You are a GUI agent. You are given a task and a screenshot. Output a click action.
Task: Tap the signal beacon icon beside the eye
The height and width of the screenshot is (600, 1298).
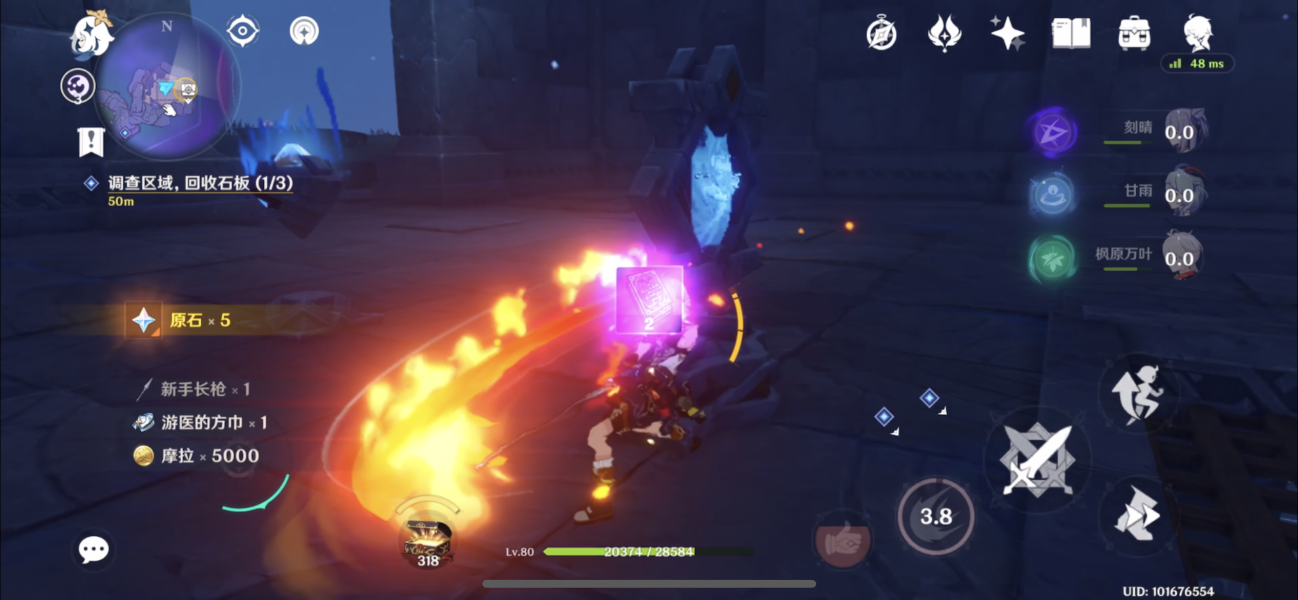304,31
